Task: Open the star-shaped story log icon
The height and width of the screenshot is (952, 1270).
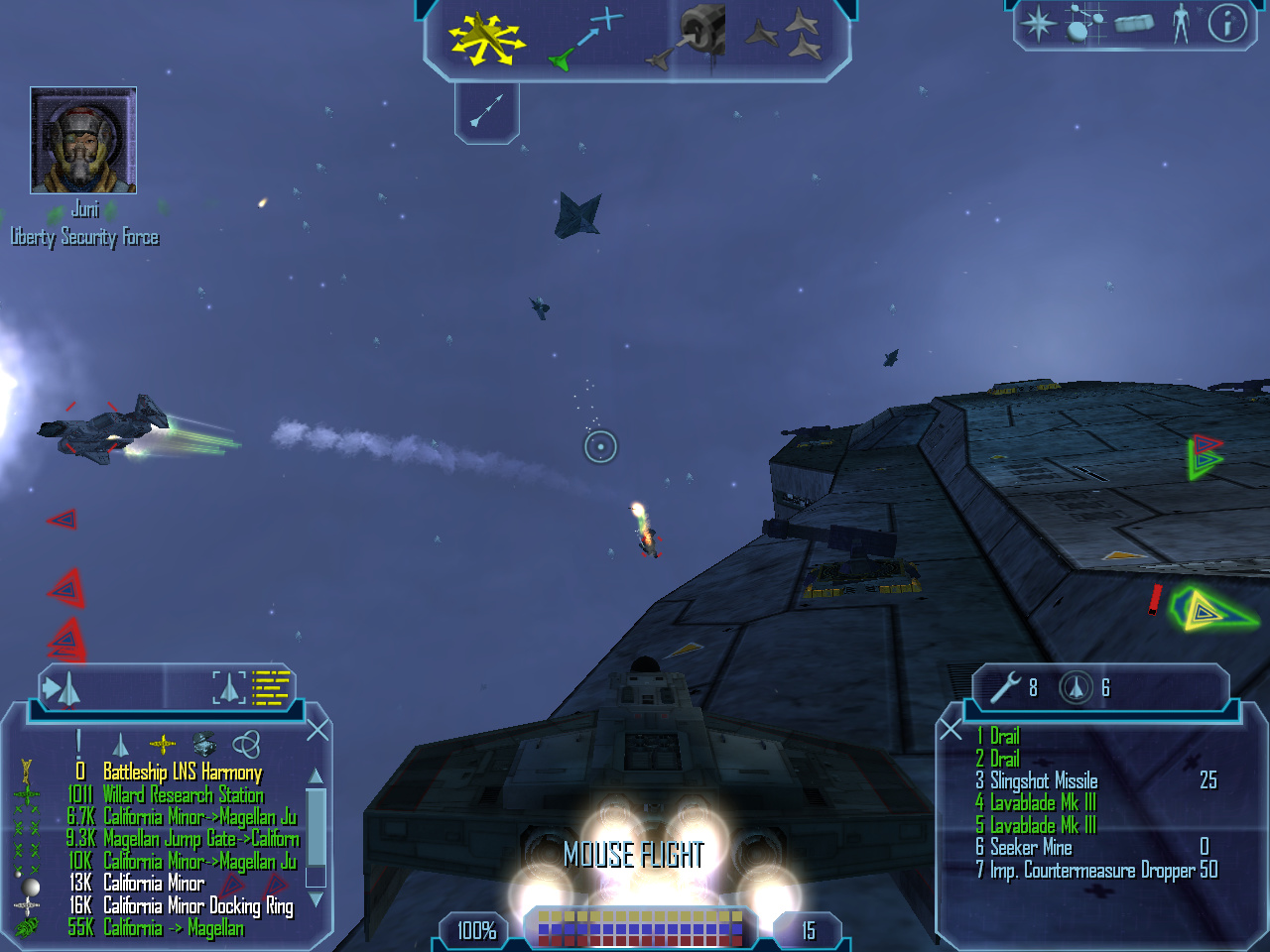Action: tap(1039, 23)
